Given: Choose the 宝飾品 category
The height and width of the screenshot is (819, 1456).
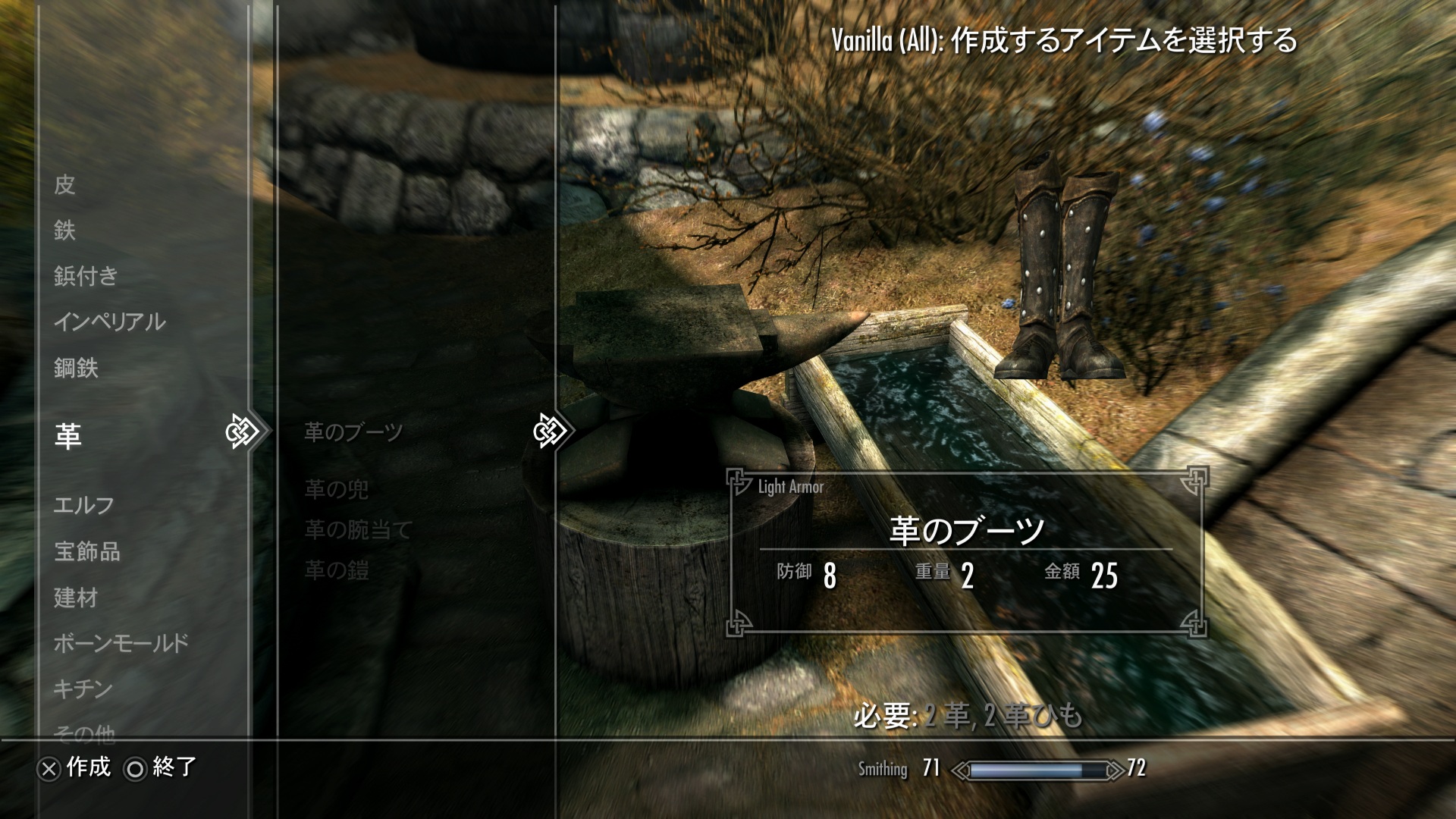Looking at the screenshot, I should pos(87,551).
